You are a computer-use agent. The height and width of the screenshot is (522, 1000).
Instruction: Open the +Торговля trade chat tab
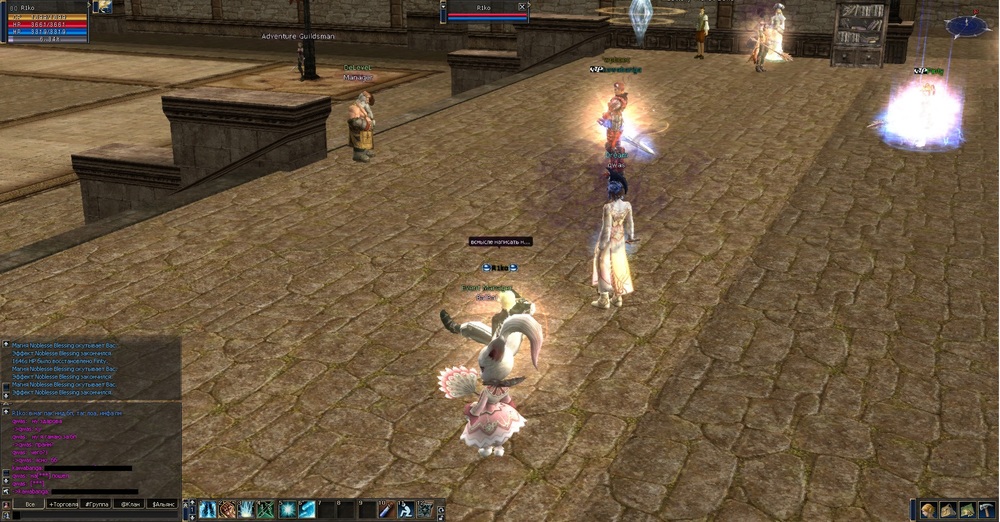pos(64,504)
